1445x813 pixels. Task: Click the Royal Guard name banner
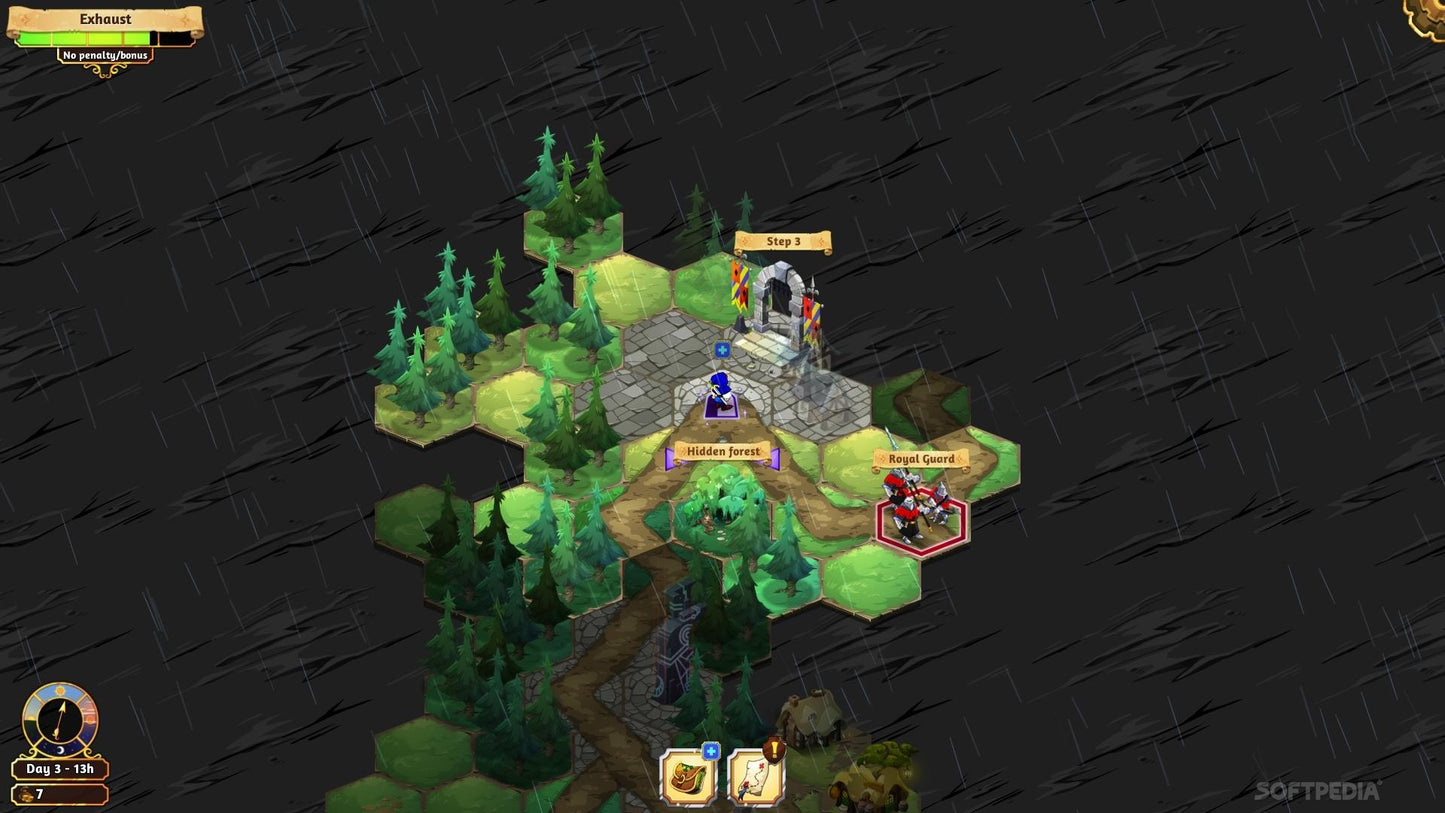pyautogui.click(x=921, y=457)
